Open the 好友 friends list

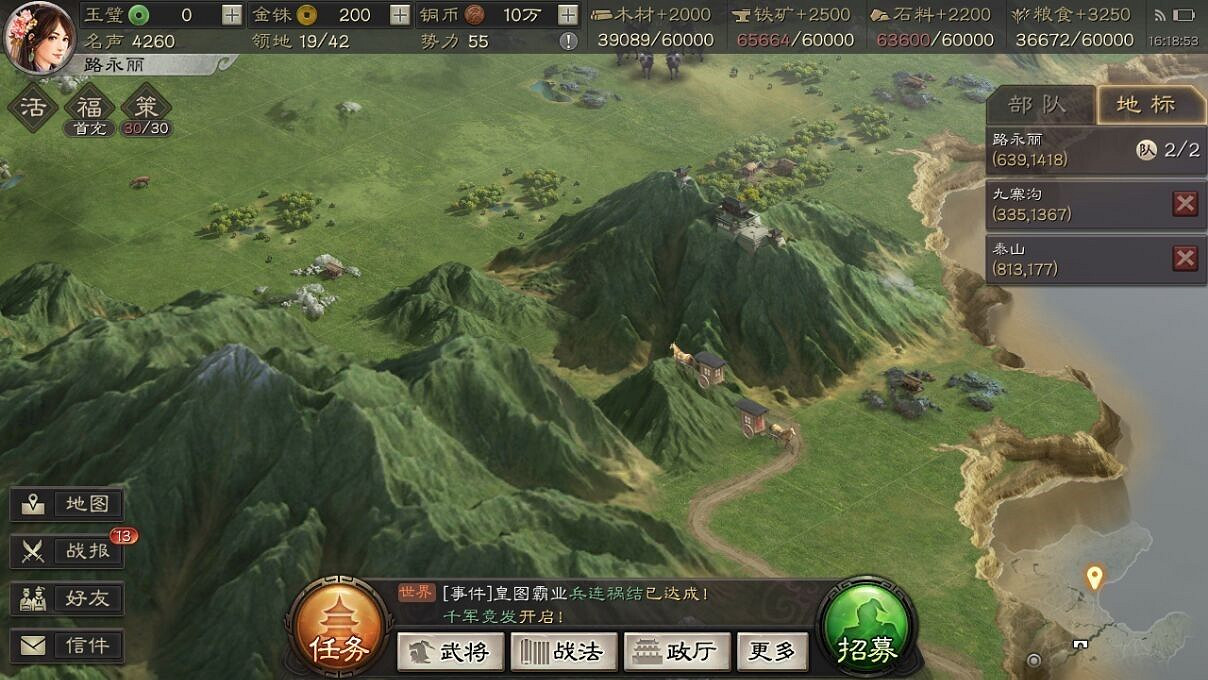tap(67, 598)
